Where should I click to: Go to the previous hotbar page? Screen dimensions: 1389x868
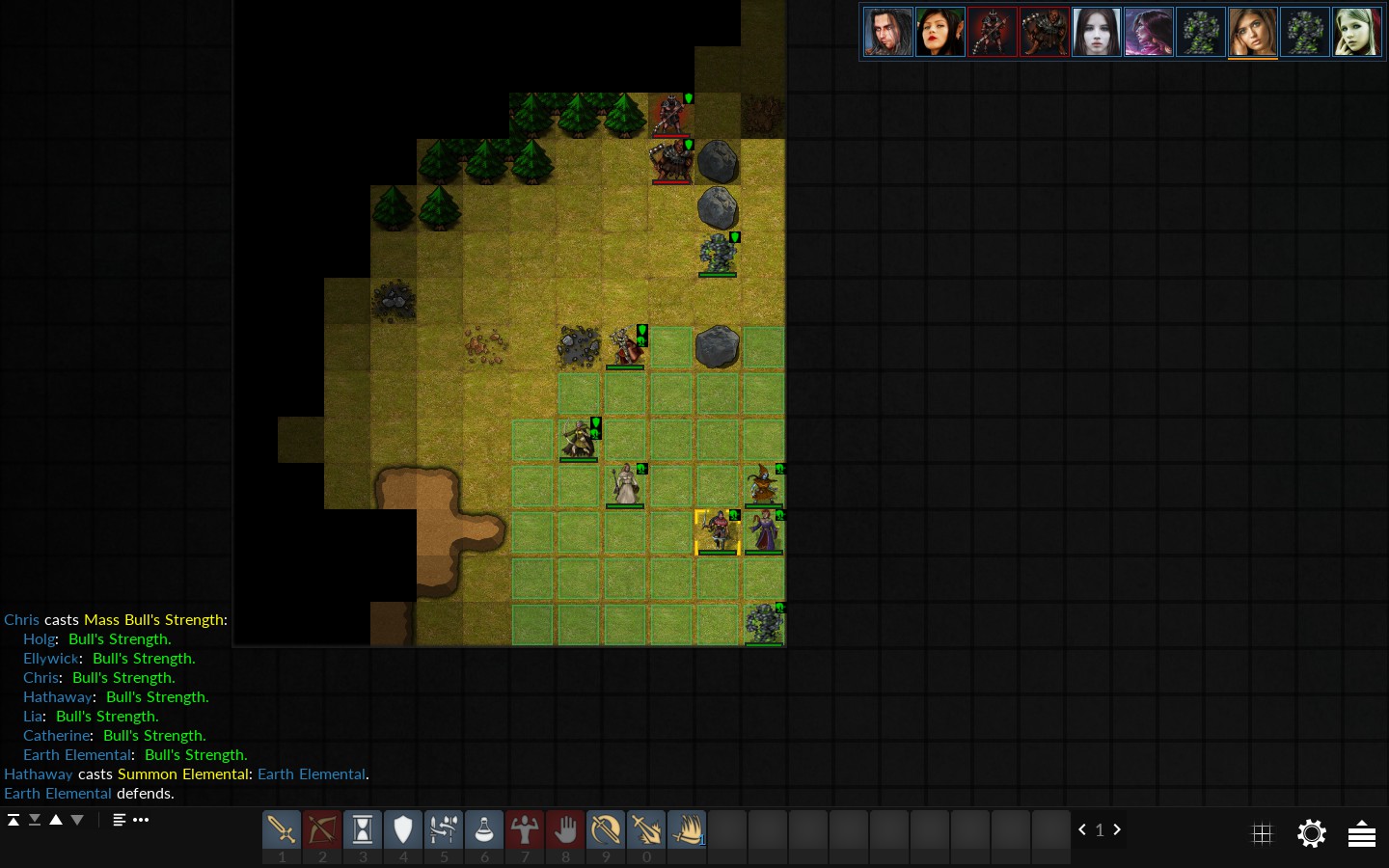click(x=1082, y=829)
